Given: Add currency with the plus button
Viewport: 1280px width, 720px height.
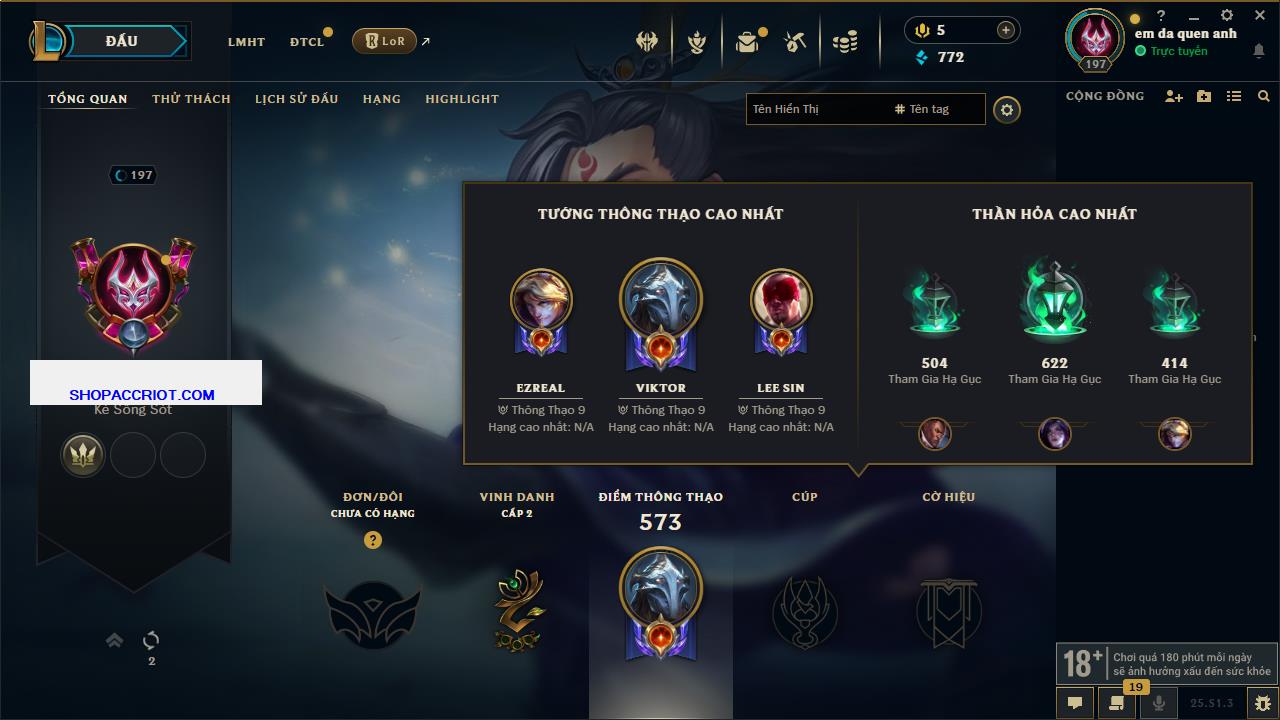Looking at the screenshot, I should 1005,30.
